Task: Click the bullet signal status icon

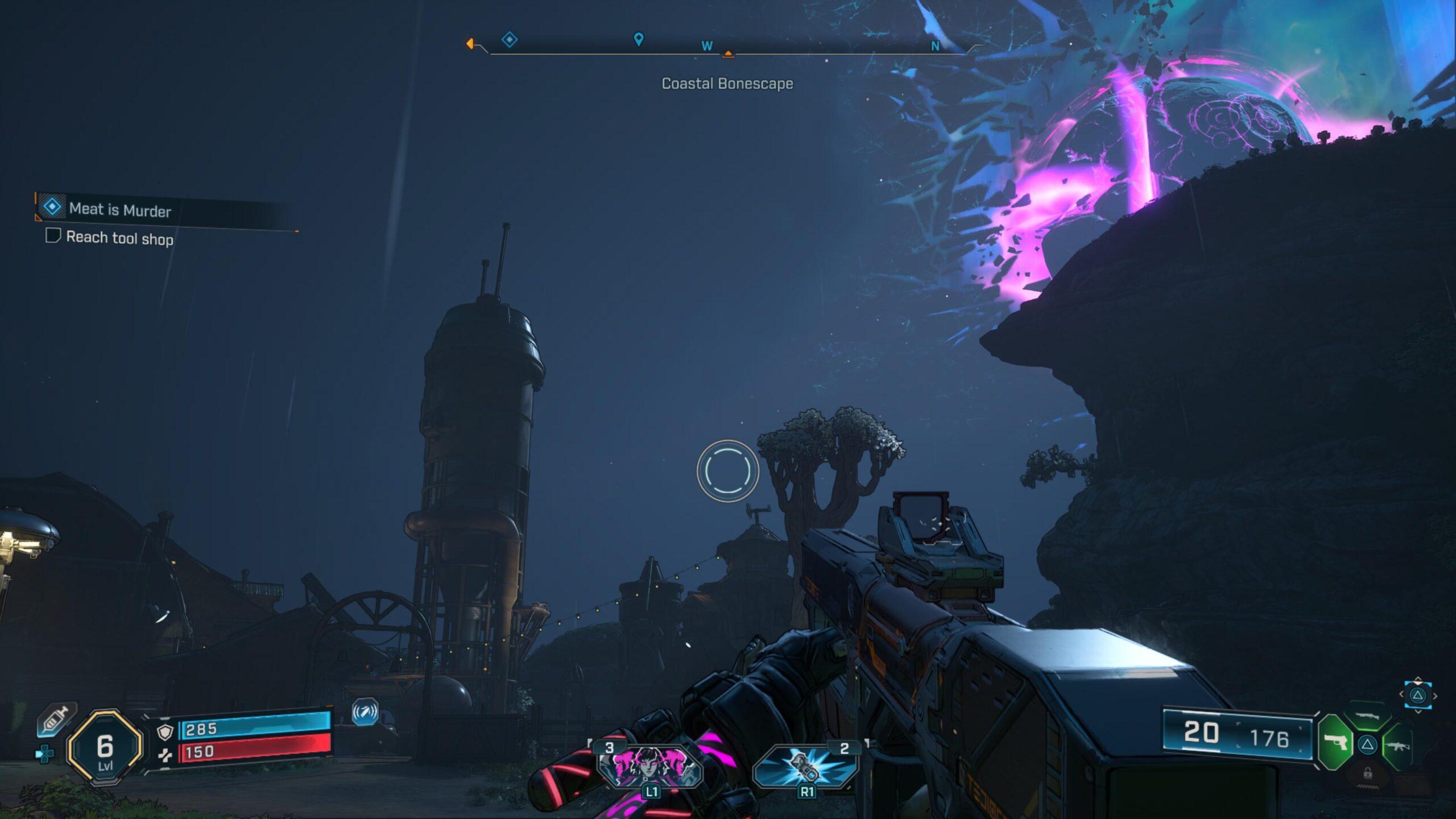Action: pos(365,712)
